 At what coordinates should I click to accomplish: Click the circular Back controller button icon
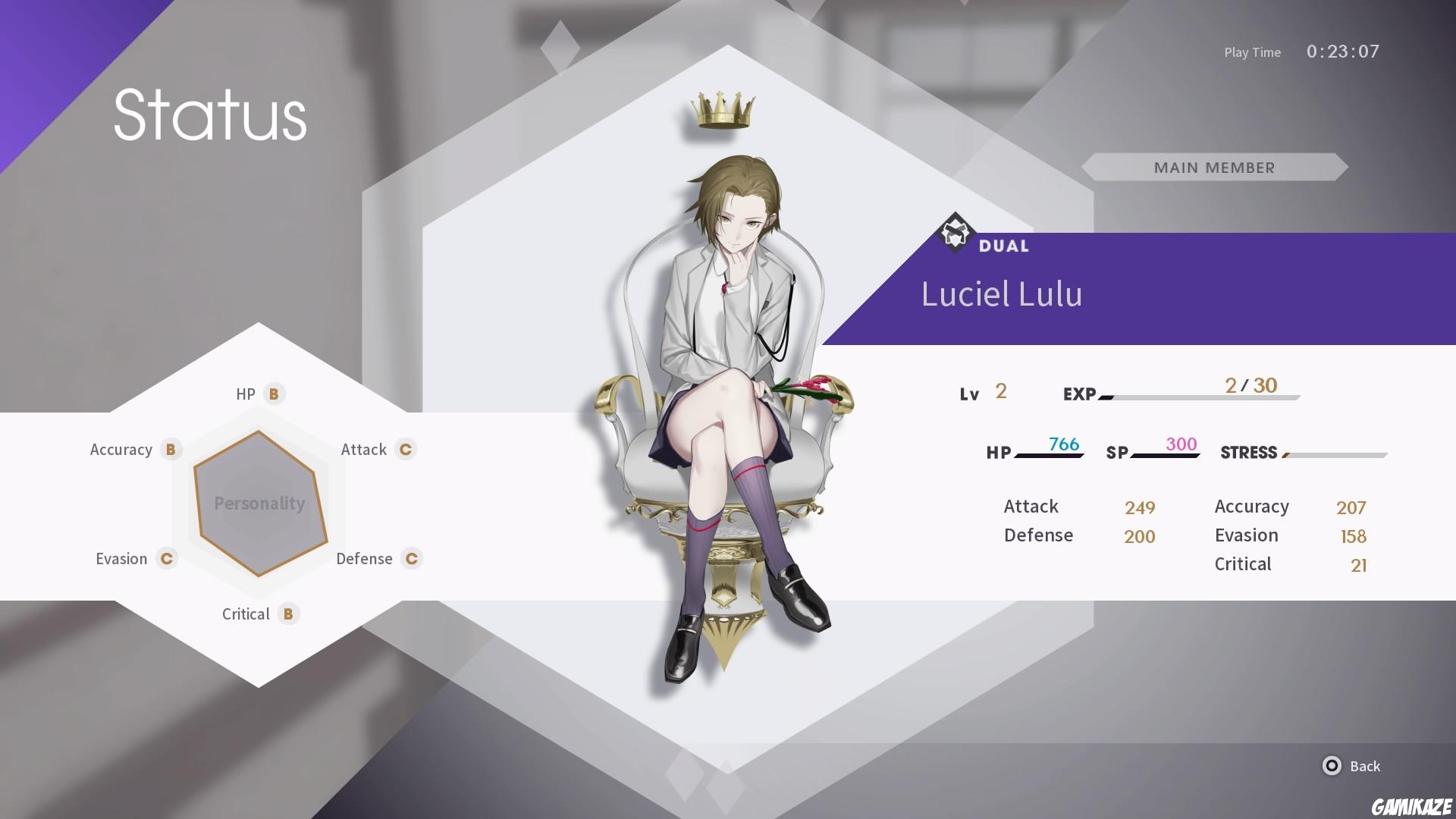coord(1331,767)
